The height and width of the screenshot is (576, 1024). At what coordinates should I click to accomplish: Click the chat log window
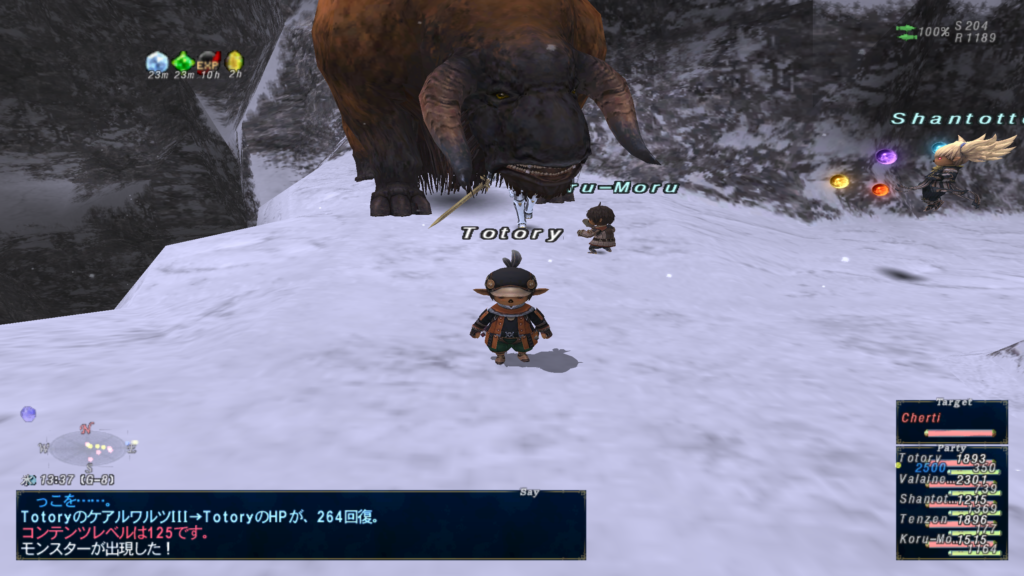(x=300, y=524)
